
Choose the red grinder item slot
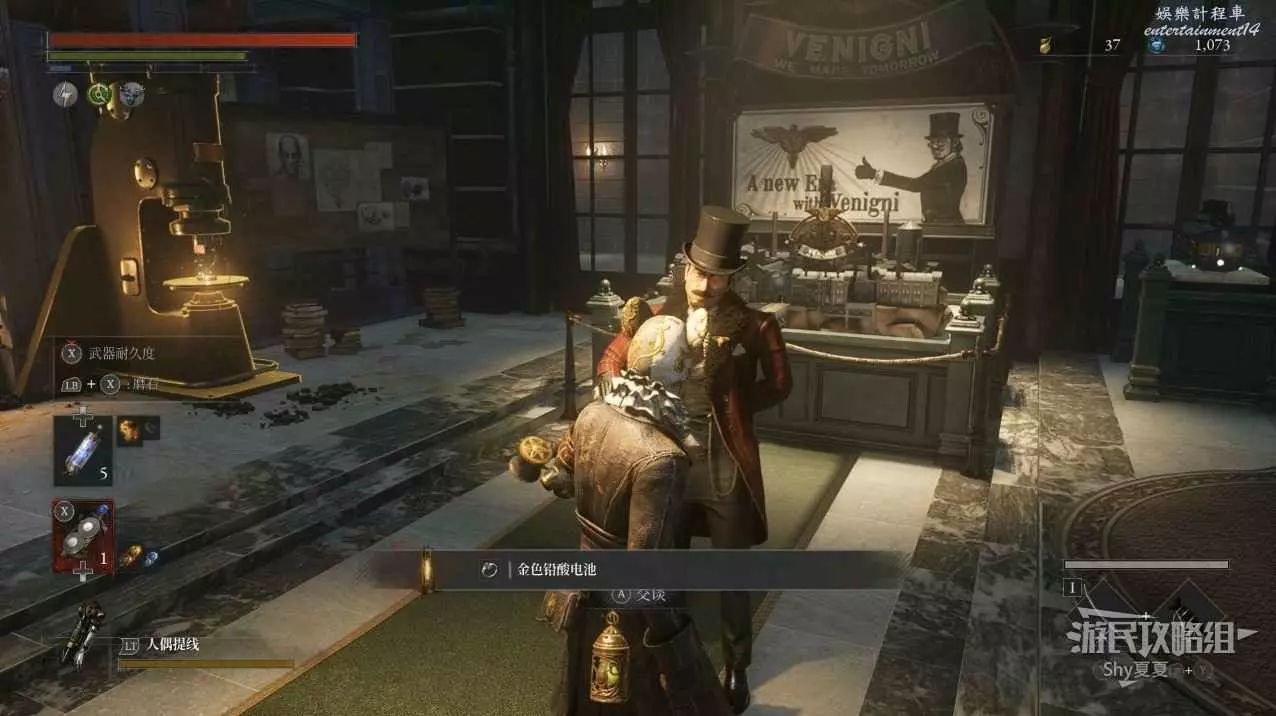click(83, 536)
